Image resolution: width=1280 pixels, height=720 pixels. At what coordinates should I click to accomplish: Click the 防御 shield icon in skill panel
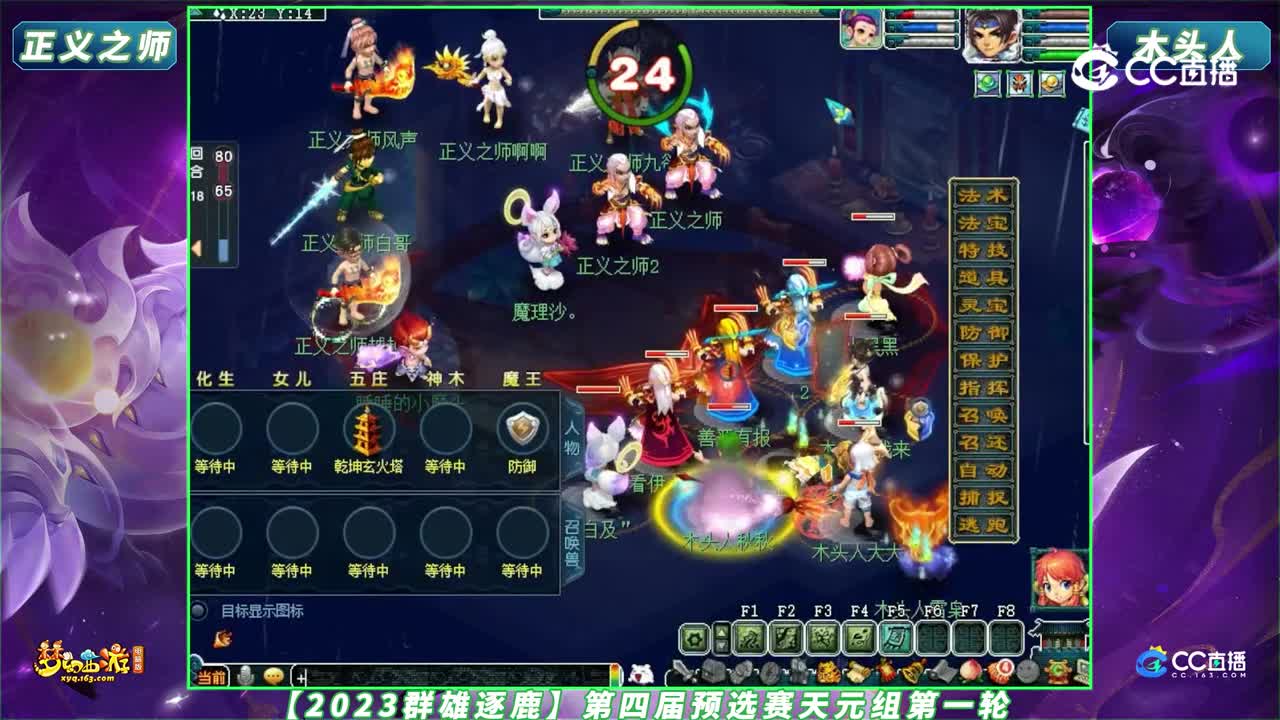point(522,429)
